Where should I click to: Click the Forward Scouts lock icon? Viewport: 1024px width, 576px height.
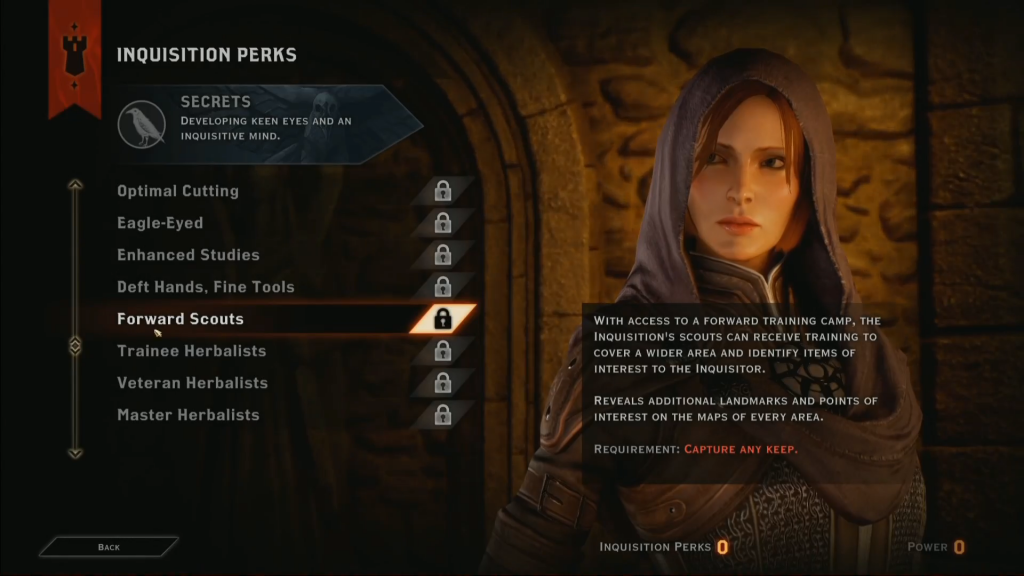coord(443,319)
